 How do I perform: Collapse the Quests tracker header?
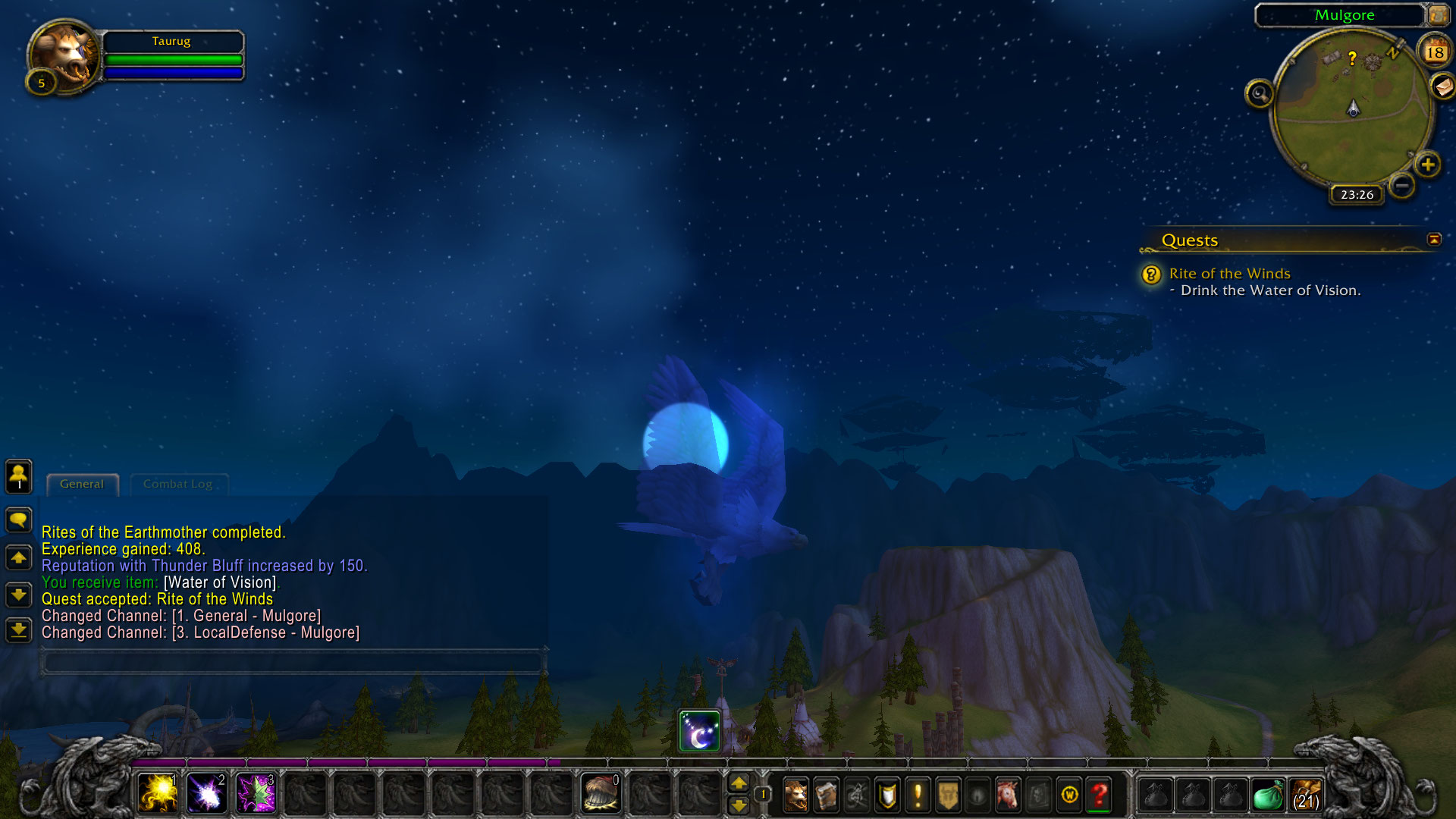click(1434, 240)
